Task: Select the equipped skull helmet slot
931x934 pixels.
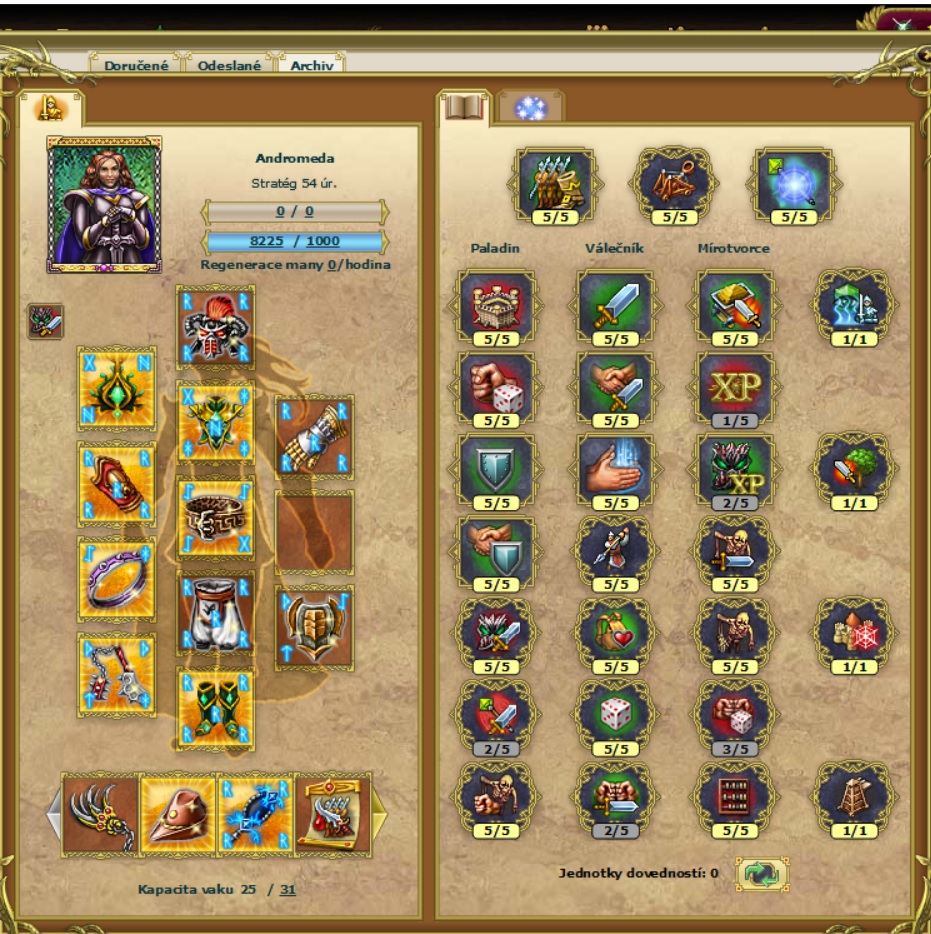Action: 215,326
